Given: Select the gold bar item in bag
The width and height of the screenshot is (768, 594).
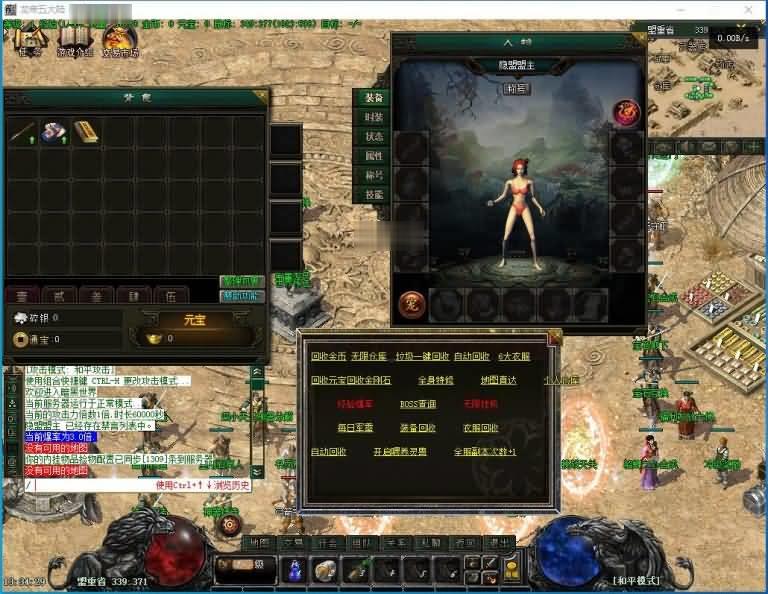Looking at the screenshot, I should (85, 132).
